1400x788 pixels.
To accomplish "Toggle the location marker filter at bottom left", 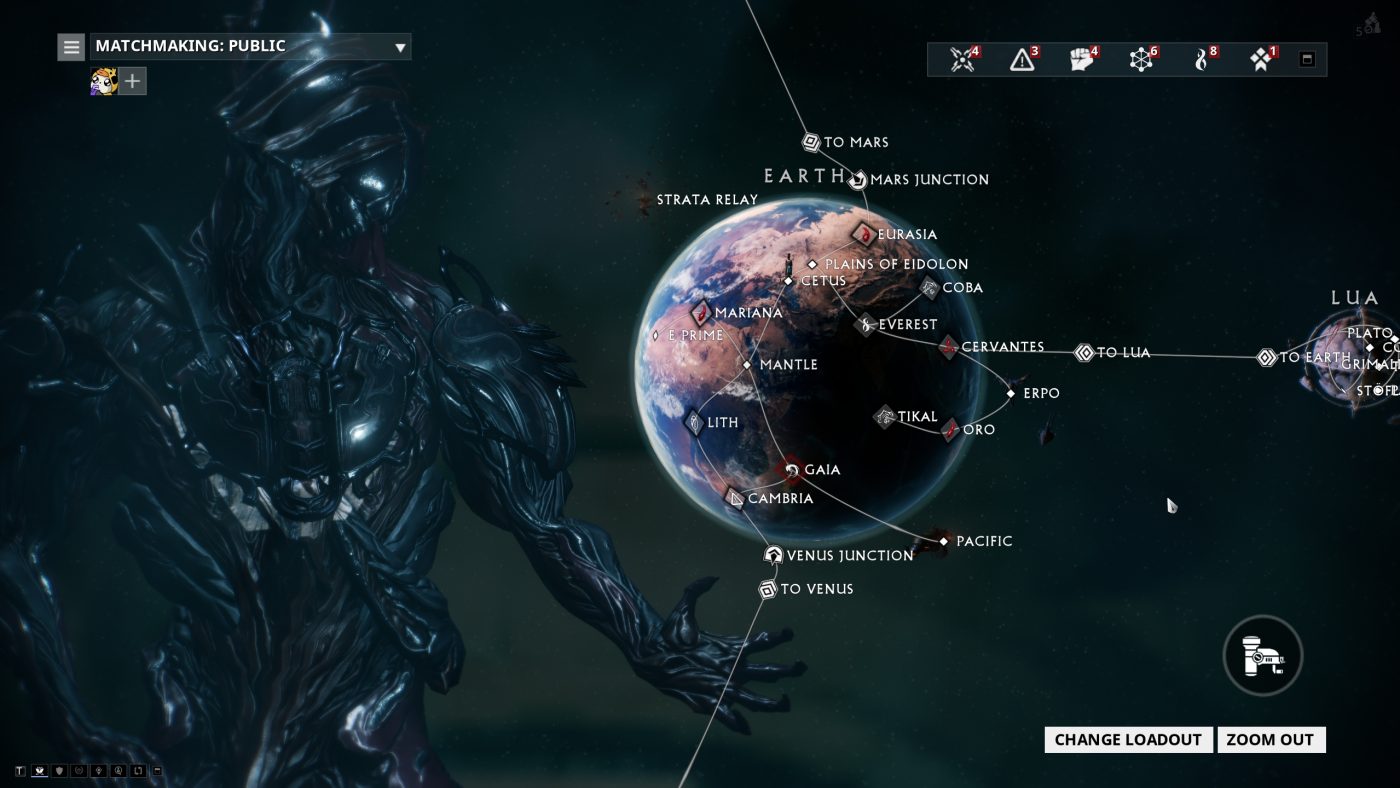I will (x=98, y=770).
